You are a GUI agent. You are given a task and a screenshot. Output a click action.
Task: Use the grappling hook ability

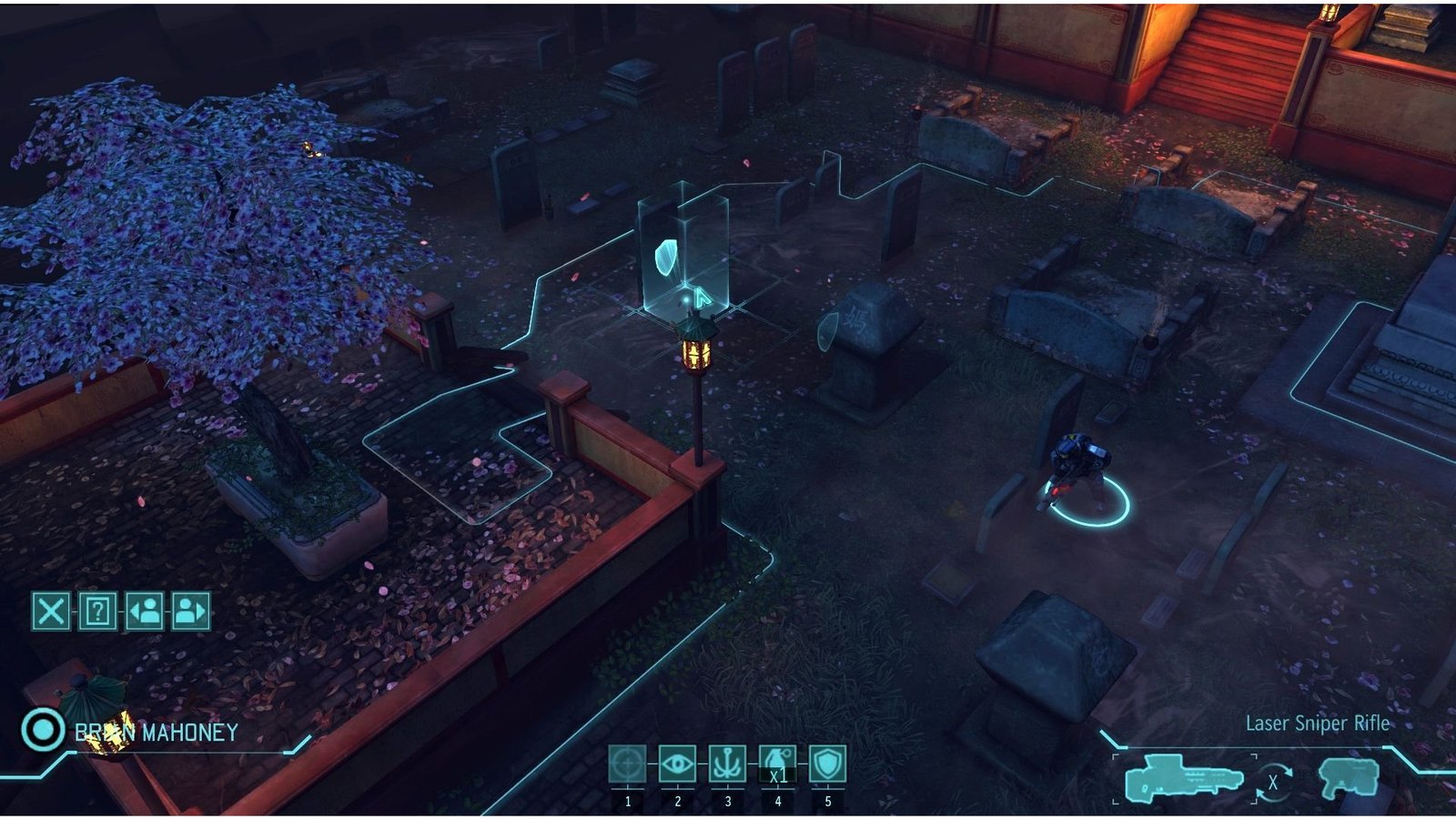click(x=728, y=764)
